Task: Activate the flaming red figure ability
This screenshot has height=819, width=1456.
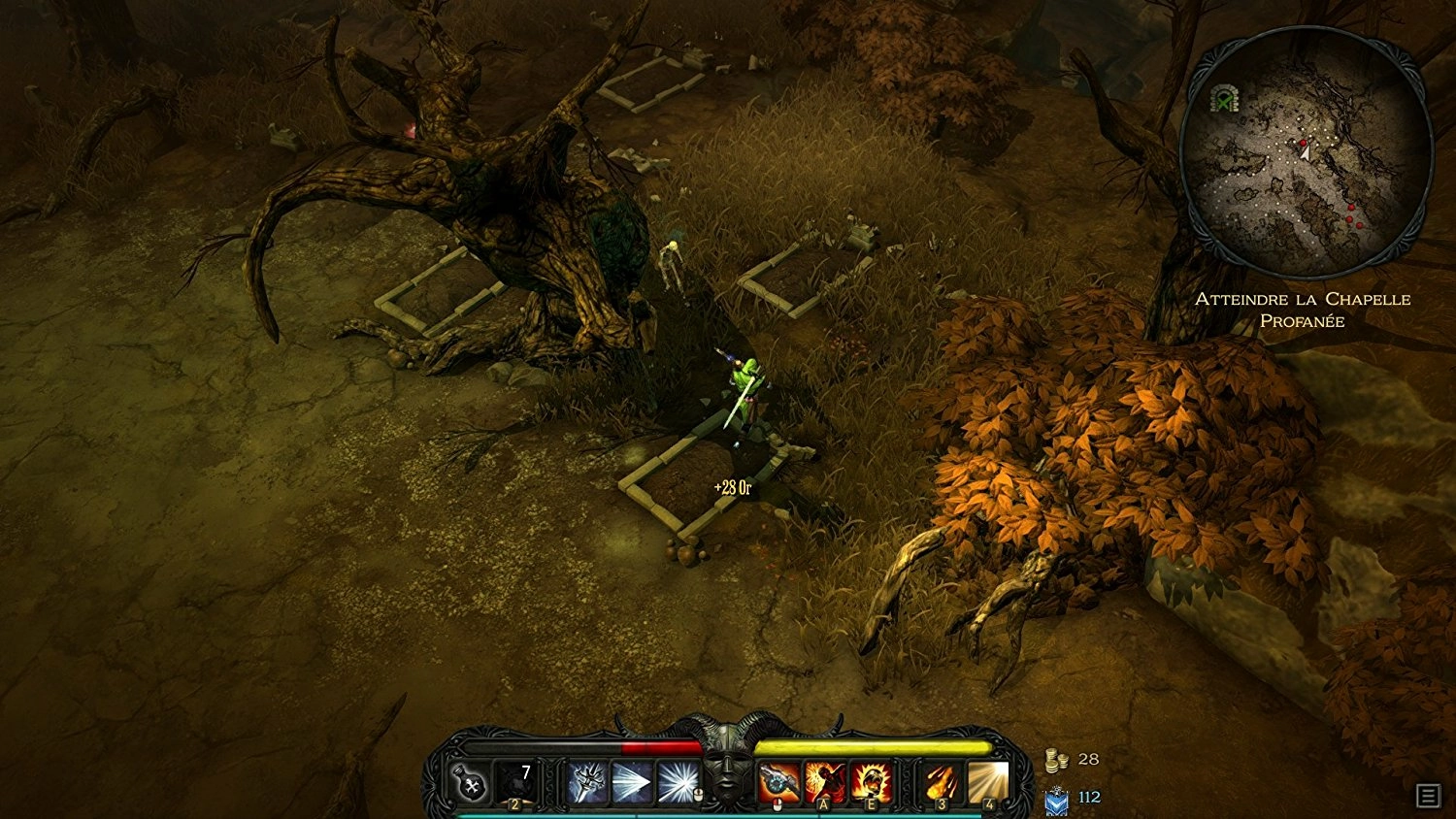Action: (825, 782)
